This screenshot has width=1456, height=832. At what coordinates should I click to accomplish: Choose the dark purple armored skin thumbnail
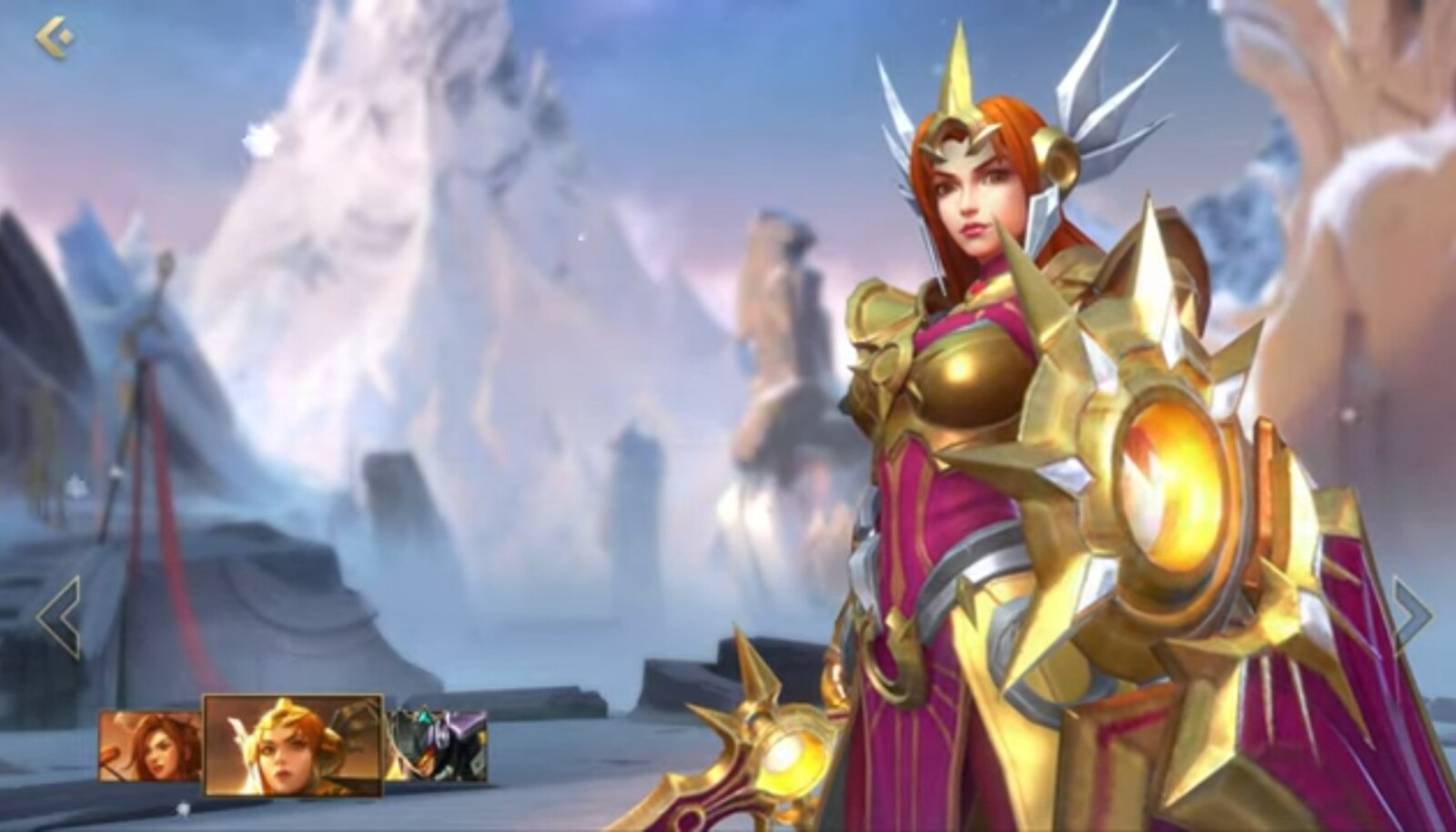(x=437, y=746)
